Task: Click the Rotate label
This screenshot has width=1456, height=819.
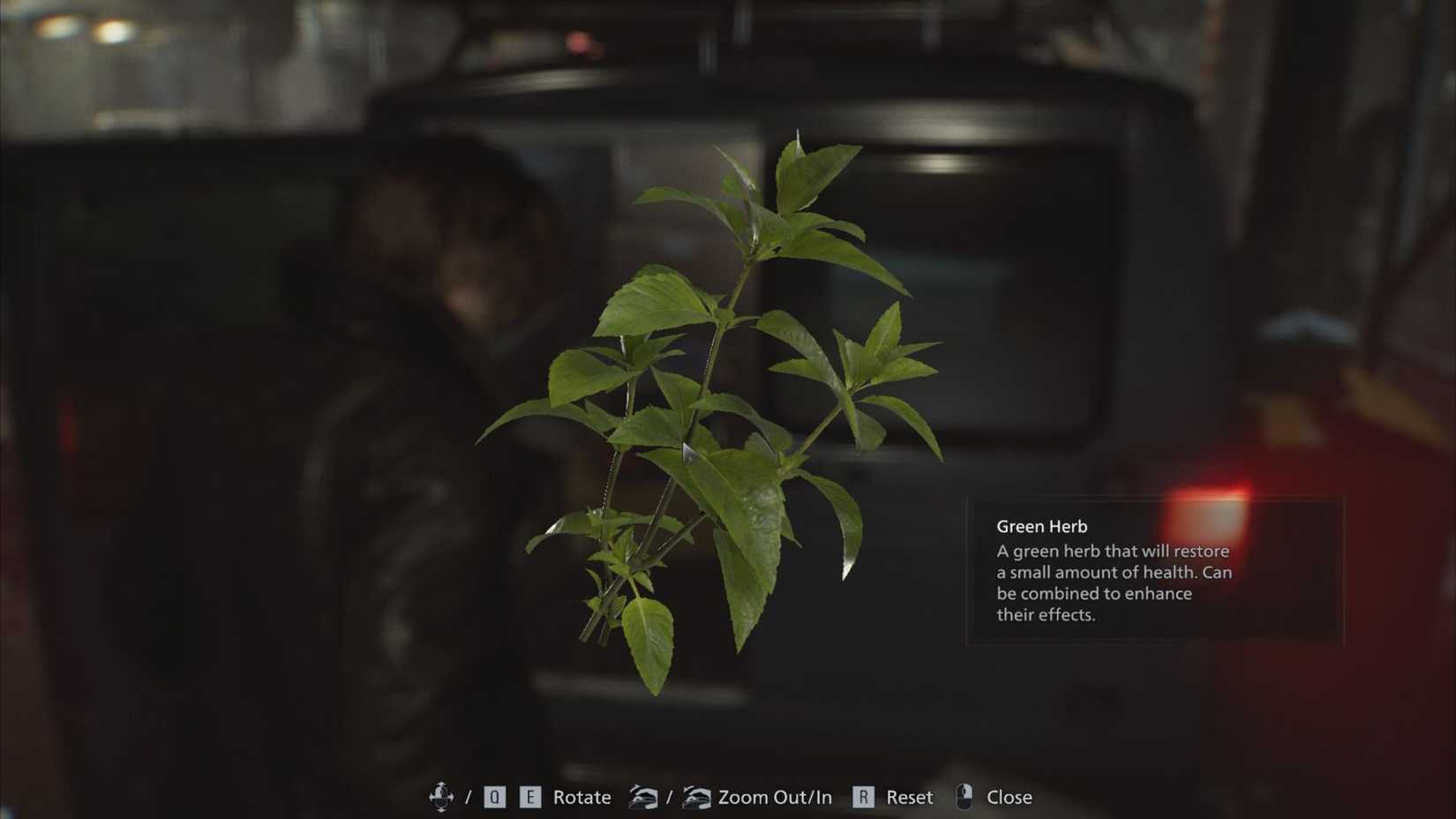Action: click(x=582, y=796)
